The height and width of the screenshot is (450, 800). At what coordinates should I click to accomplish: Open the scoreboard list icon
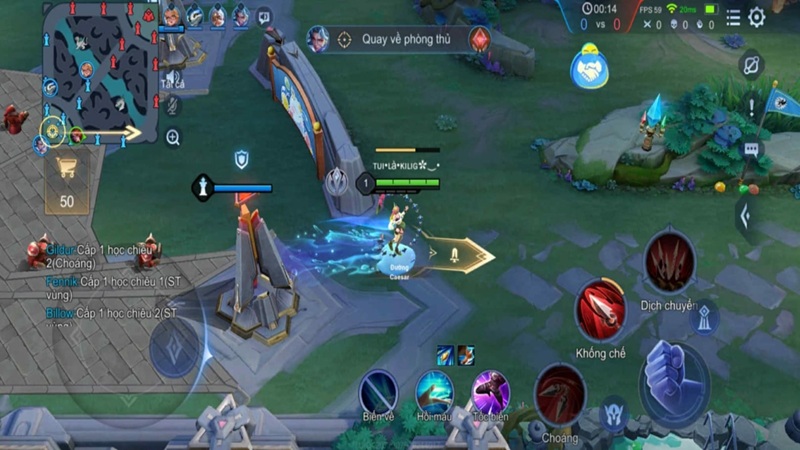733,17
